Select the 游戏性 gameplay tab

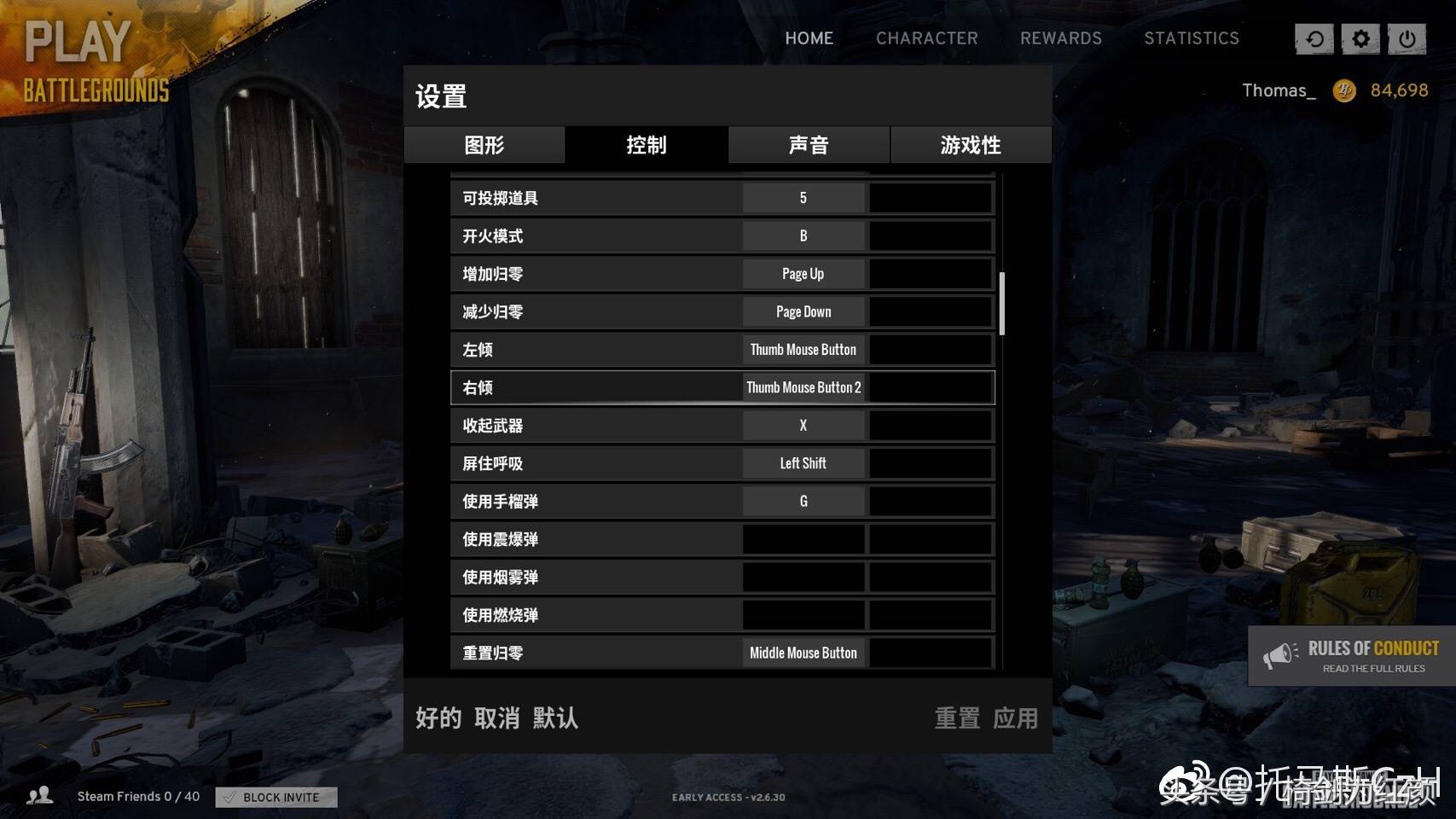(971, 145)
